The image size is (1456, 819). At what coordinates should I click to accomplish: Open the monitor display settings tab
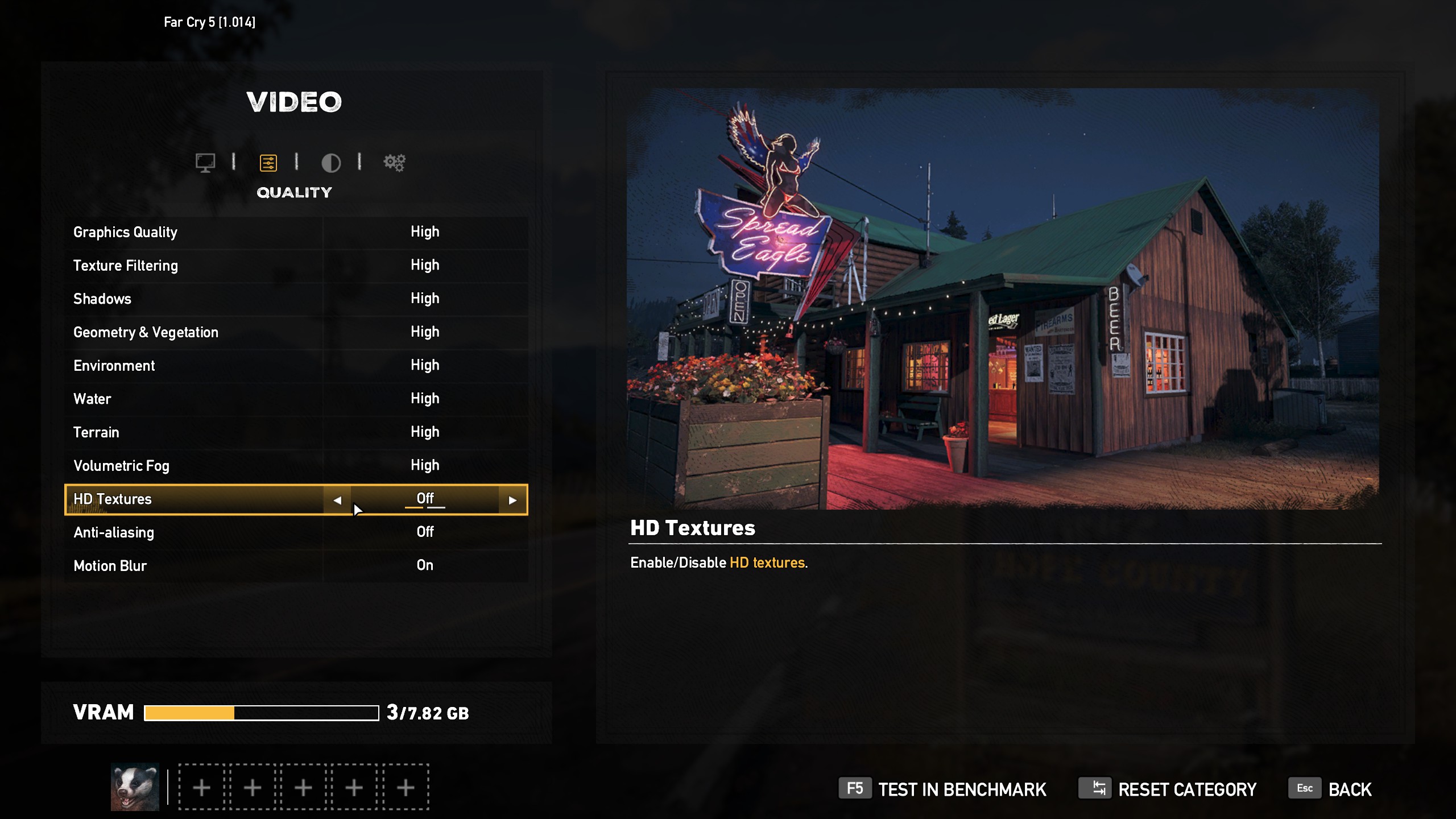(x=205, y=163)
